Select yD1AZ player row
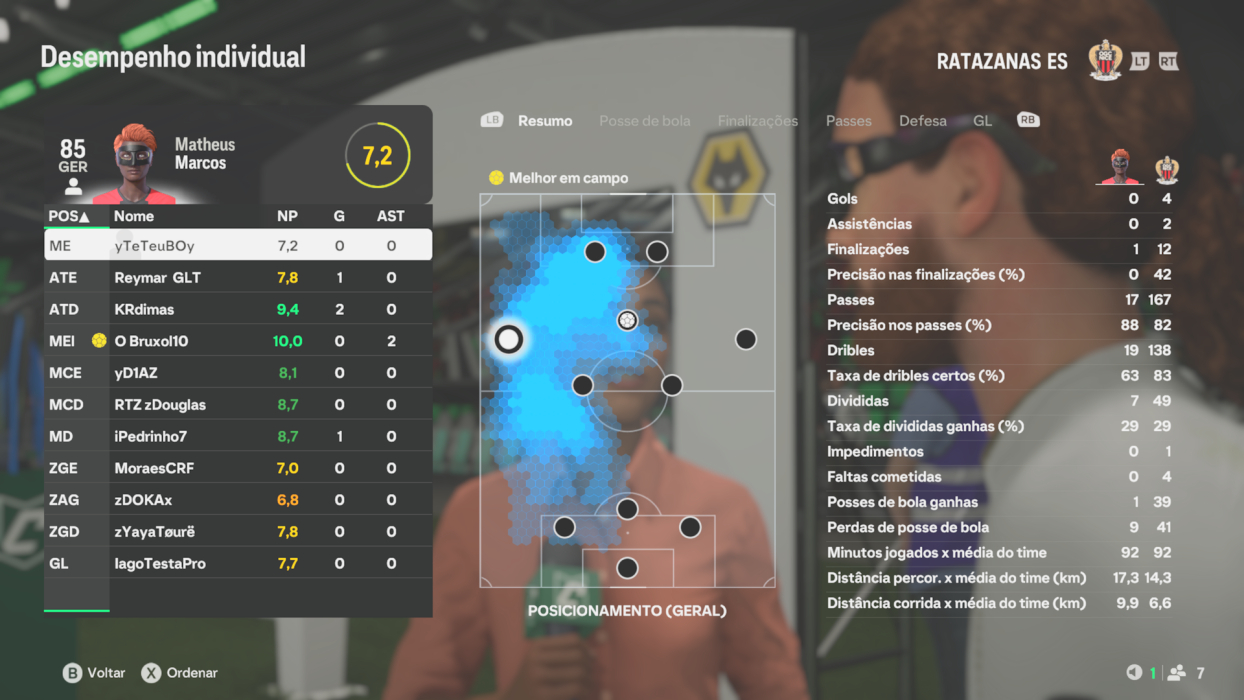1244x700 pixels. click(x=238, y=373)
